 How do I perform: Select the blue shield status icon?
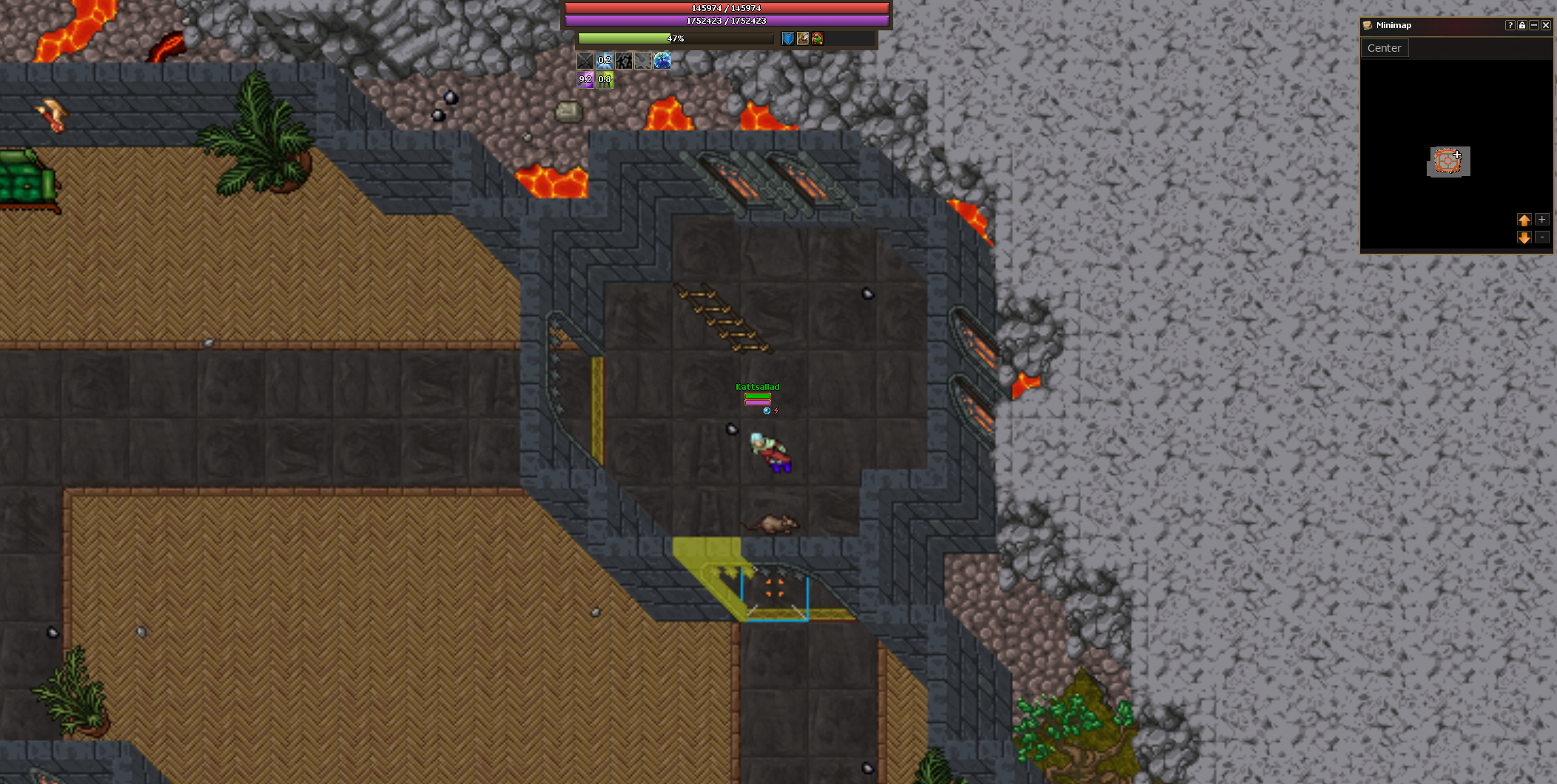(788, 38)
